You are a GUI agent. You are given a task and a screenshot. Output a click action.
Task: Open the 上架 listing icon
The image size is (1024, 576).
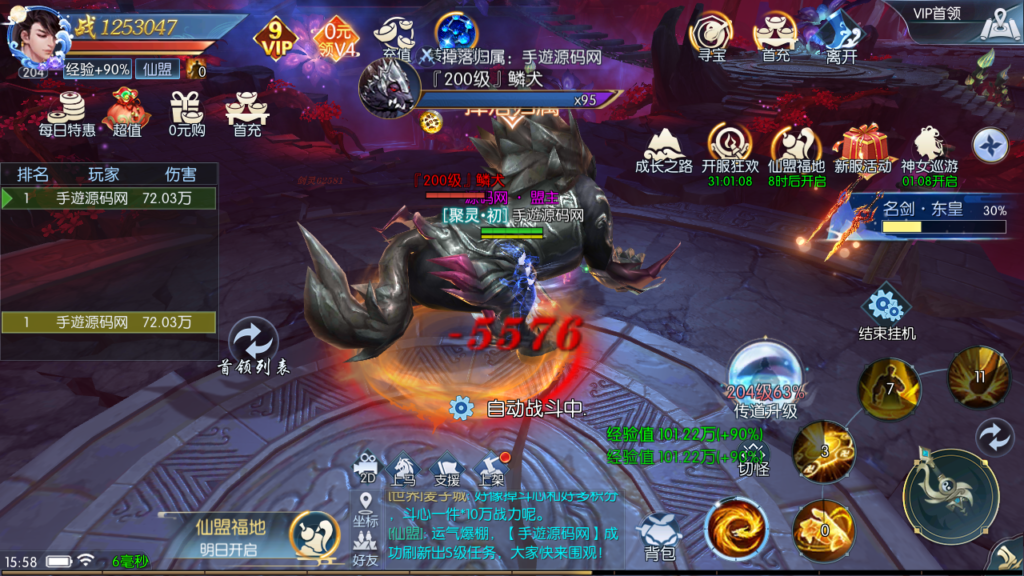[x=491, y=465]
